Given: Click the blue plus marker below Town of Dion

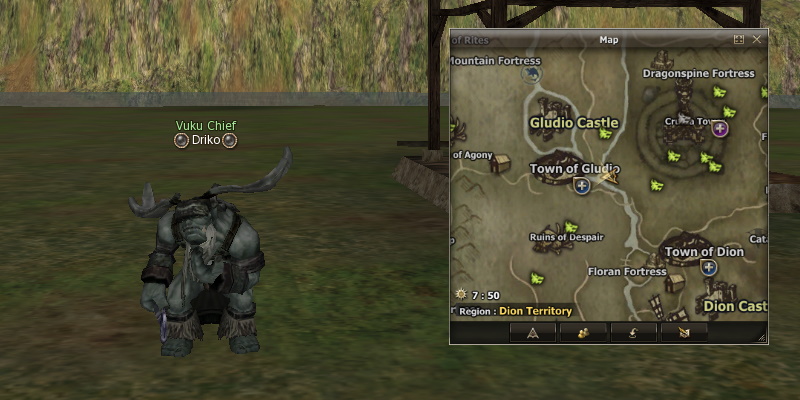Looking at the screenshot, I should pos(709,268).
